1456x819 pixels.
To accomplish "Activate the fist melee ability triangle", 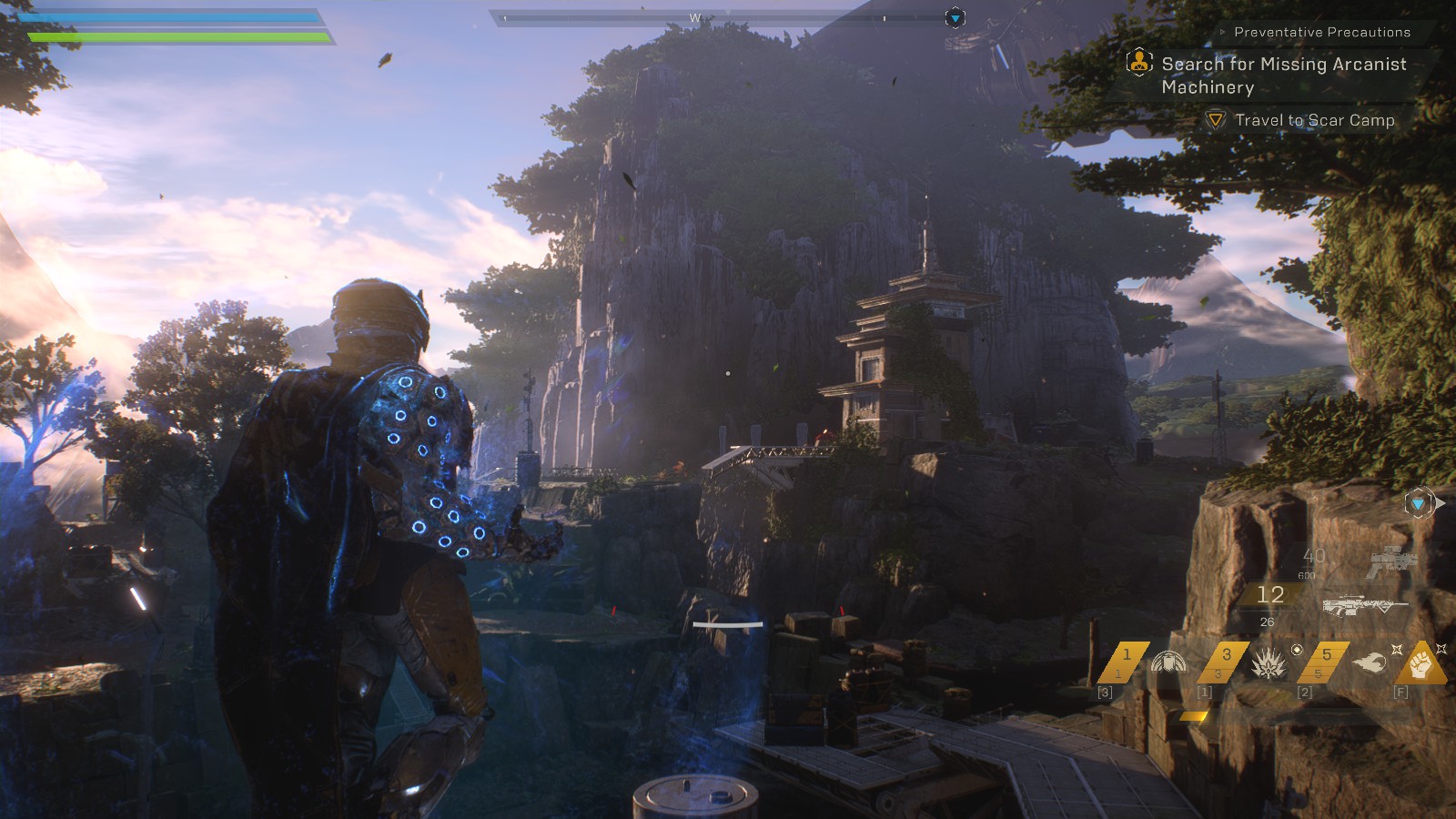I will pyautogui.click(x=1421, y=665).
